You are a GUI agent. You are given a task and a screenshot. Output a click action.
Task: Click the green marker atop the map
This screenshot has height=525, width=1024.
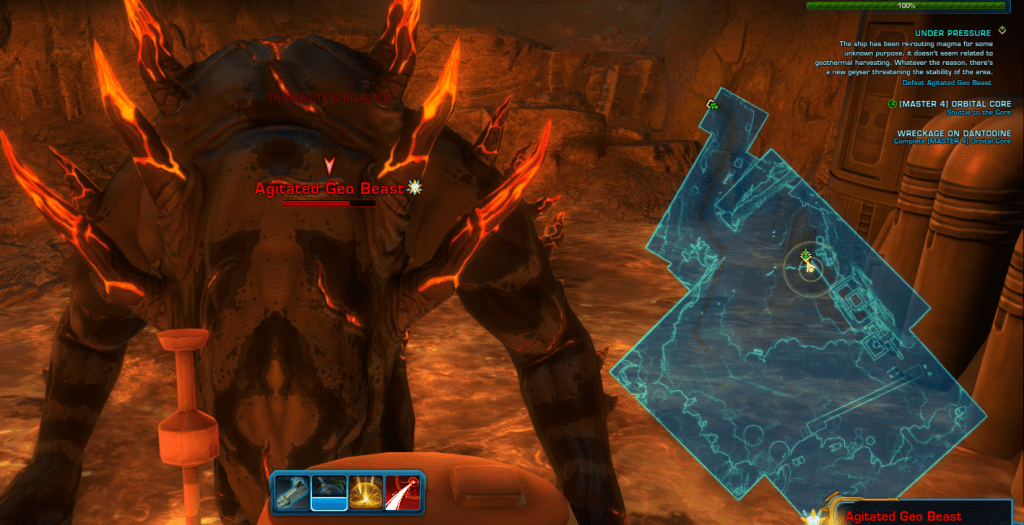(x=712, y=104)
